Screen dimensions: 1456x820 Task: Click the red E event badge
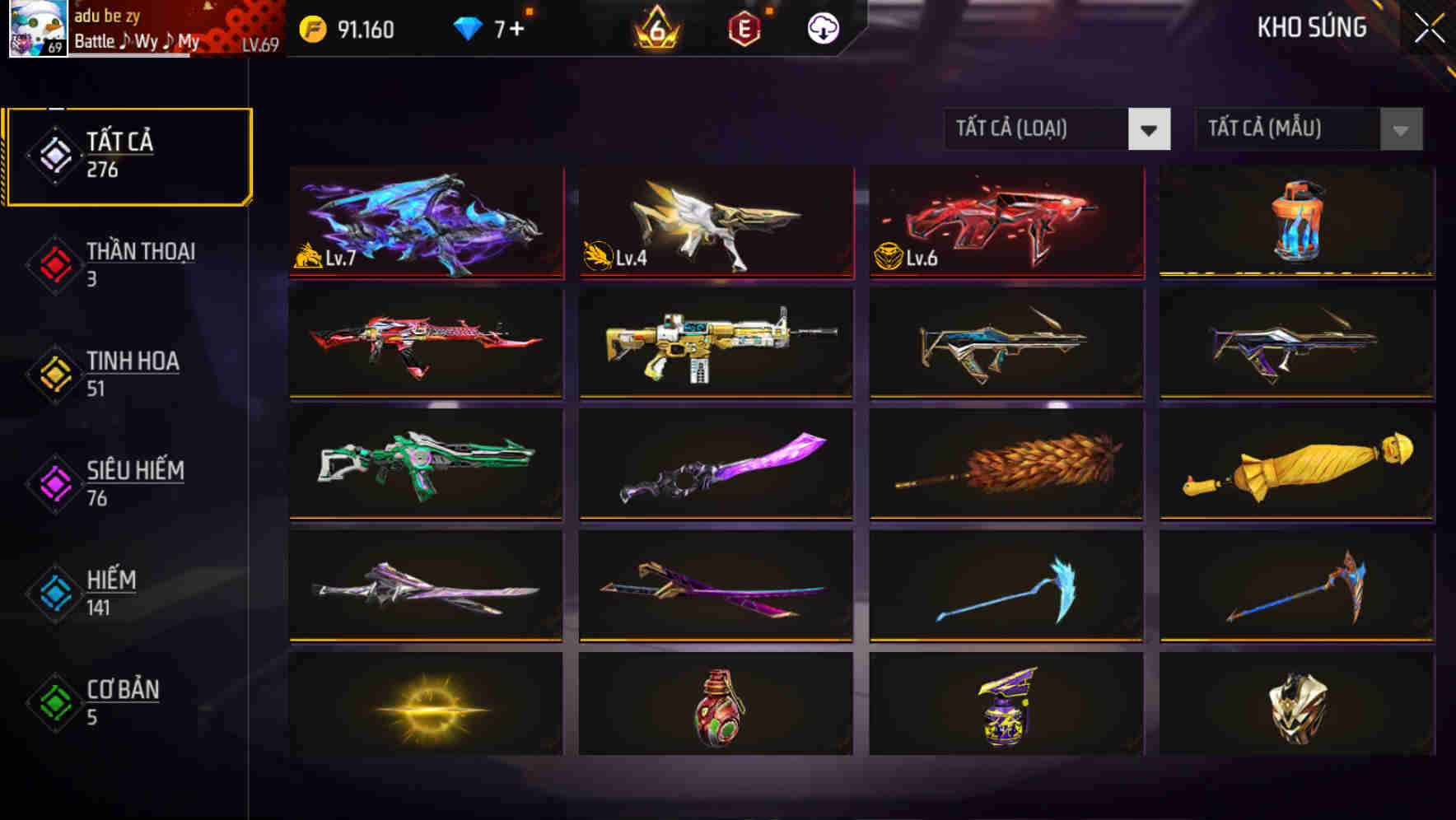click(x=744, y=29)
